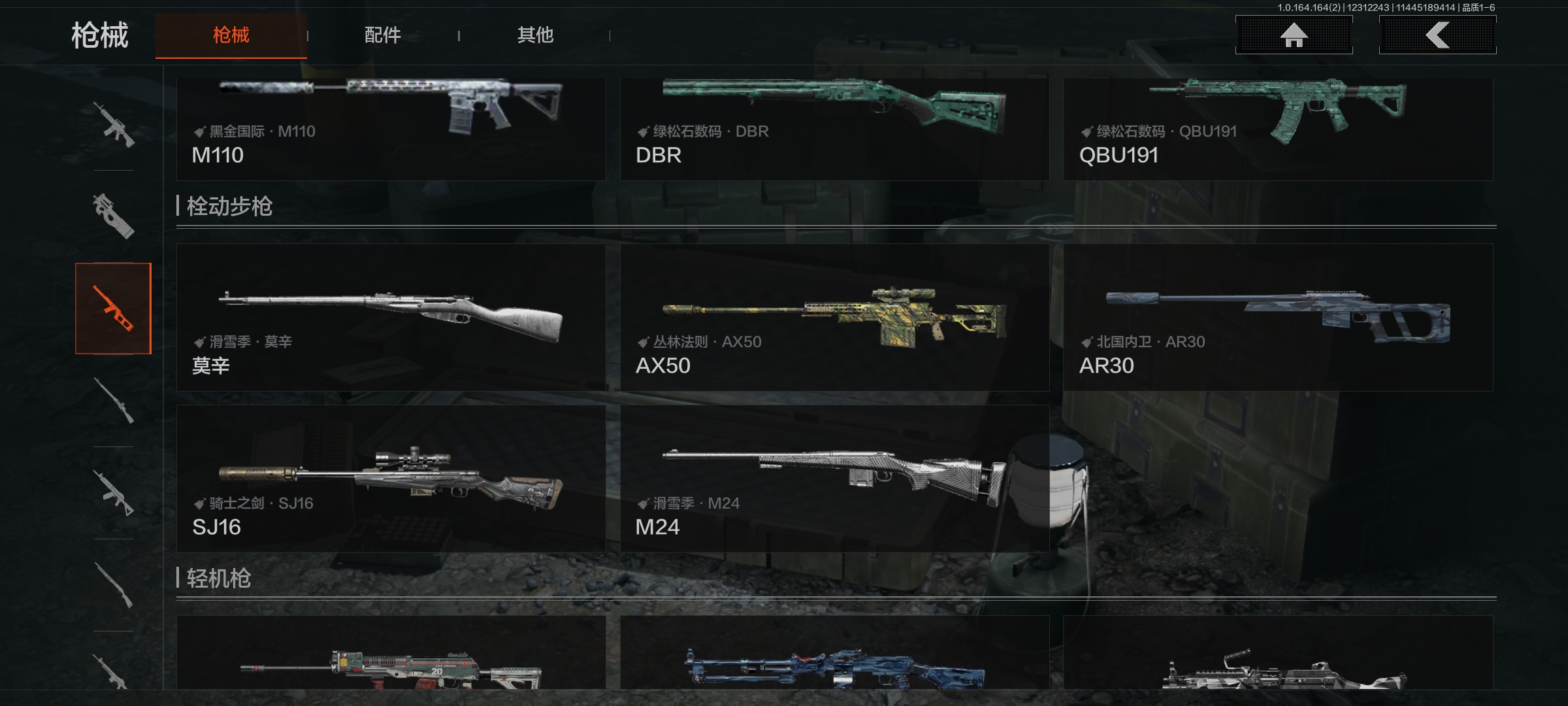
Task: Switch to the 枪械 tab
Action: point(231,35)
